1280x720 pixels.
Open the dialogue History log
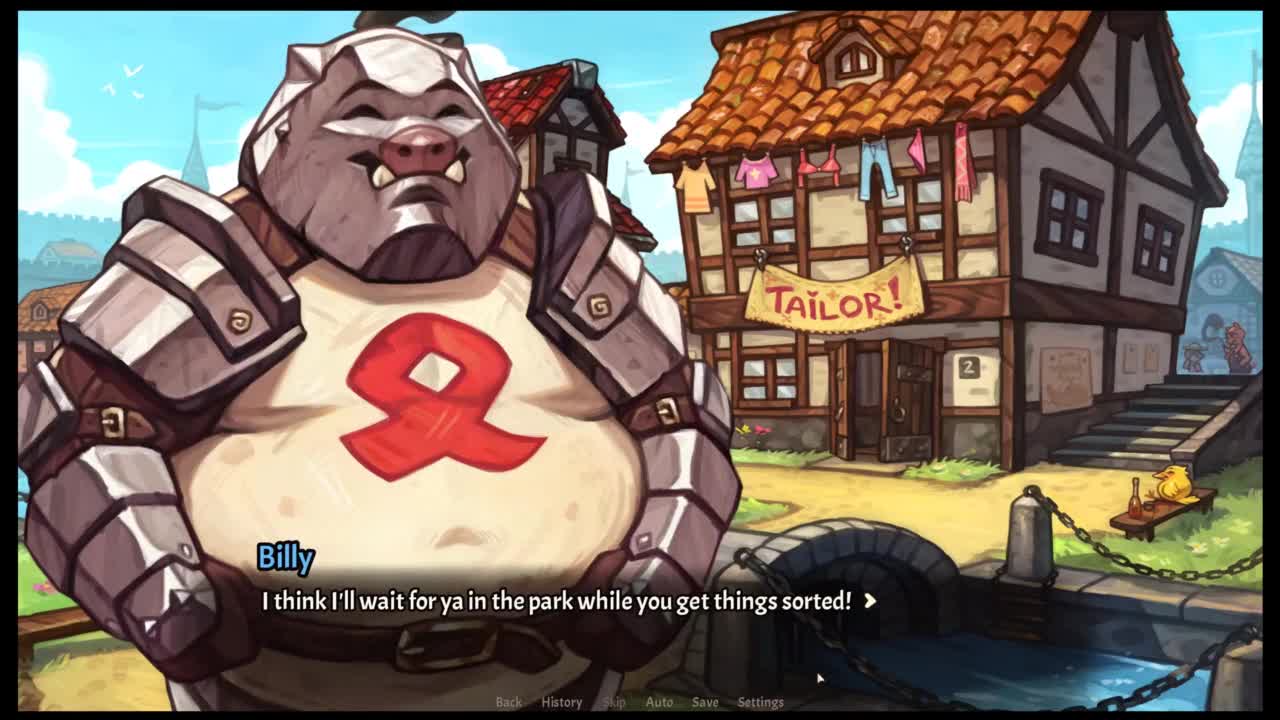[561, 702]
